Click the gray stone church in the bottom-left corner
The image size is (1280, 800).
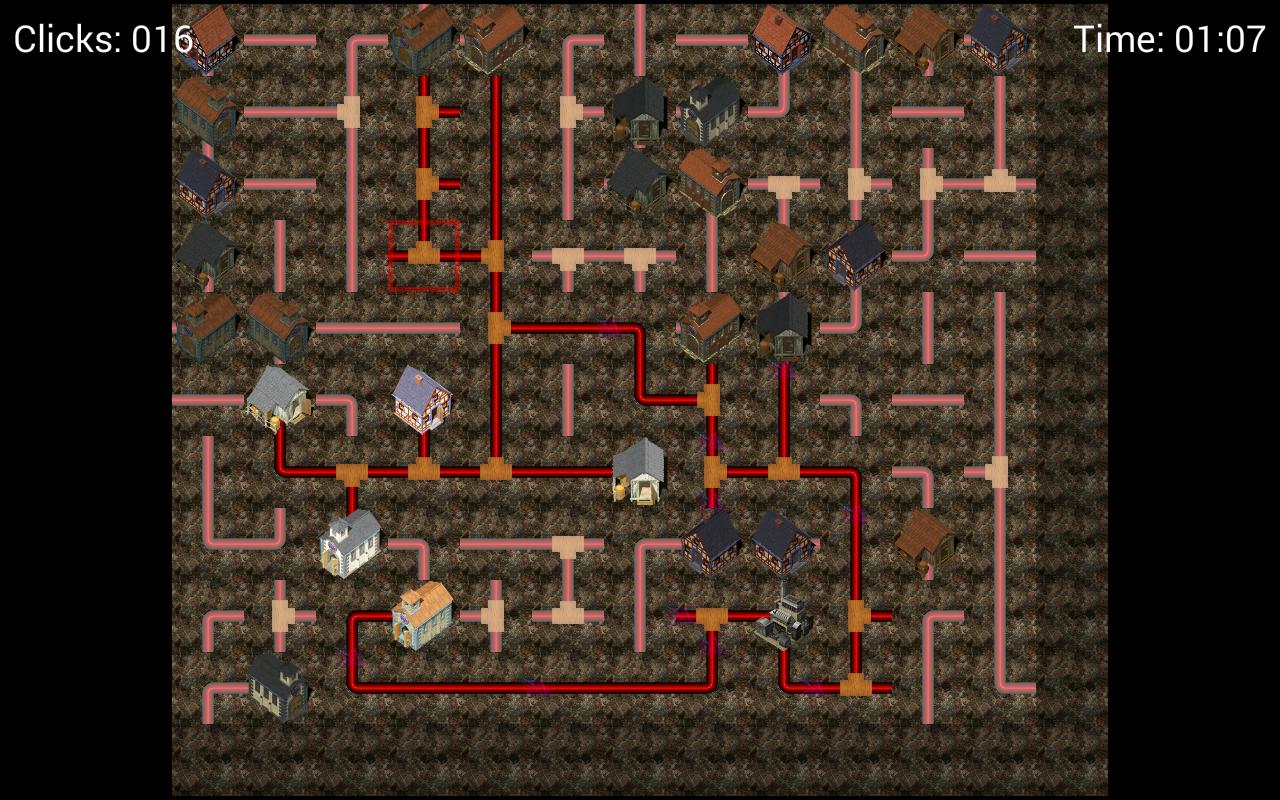275,690
